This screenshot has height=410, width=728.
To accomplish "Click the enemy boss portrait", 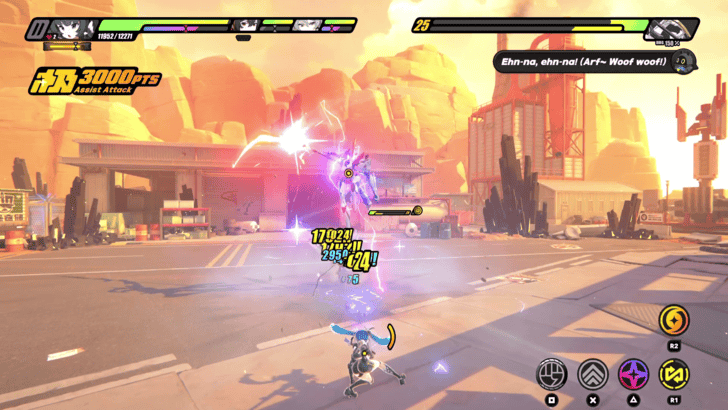I will 669,28.
